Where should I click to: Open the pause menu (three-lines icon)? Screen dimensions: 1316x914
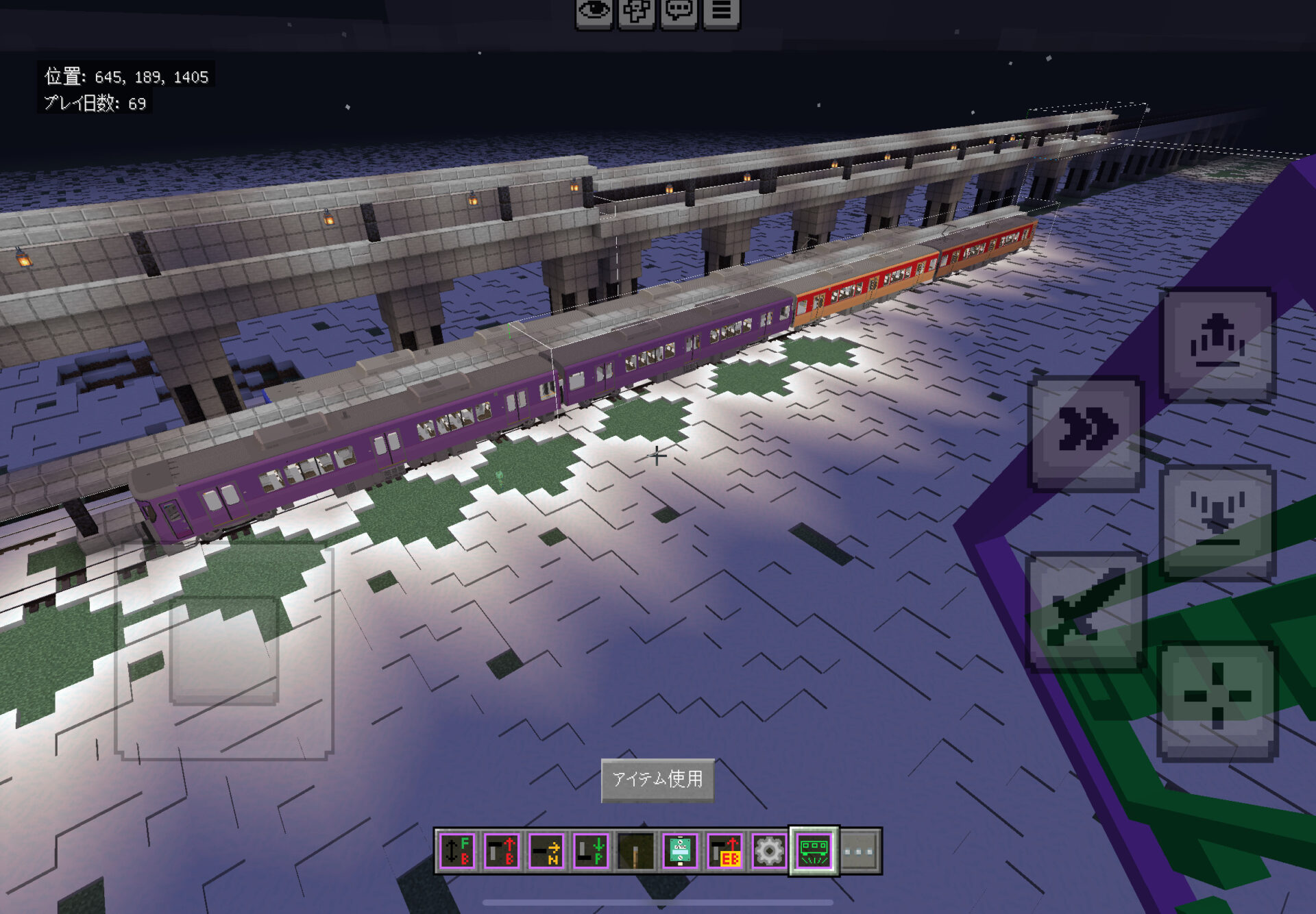click(x=720, y=12)
